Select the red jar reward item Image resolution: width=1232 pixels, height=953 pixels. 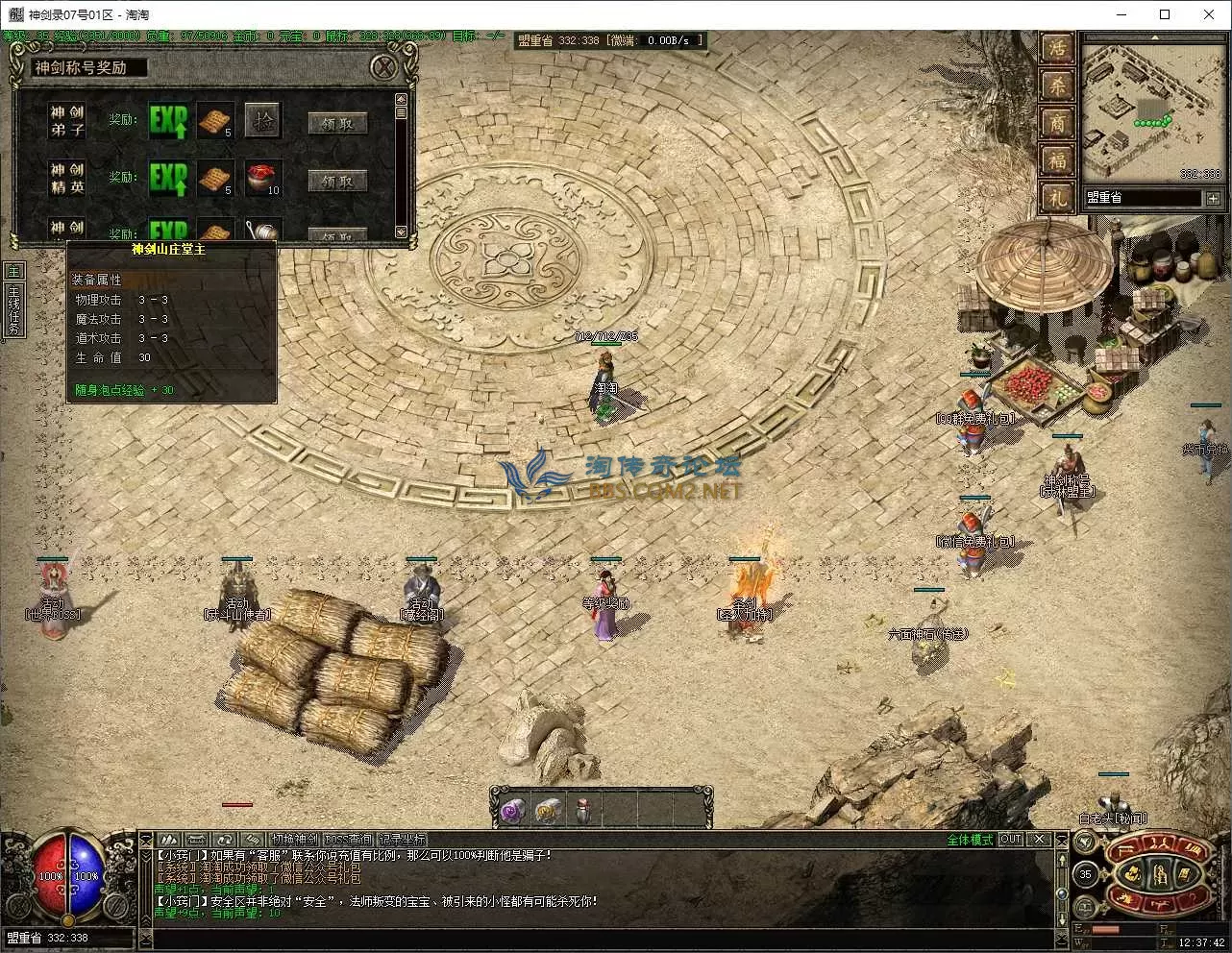pos(262,179)
